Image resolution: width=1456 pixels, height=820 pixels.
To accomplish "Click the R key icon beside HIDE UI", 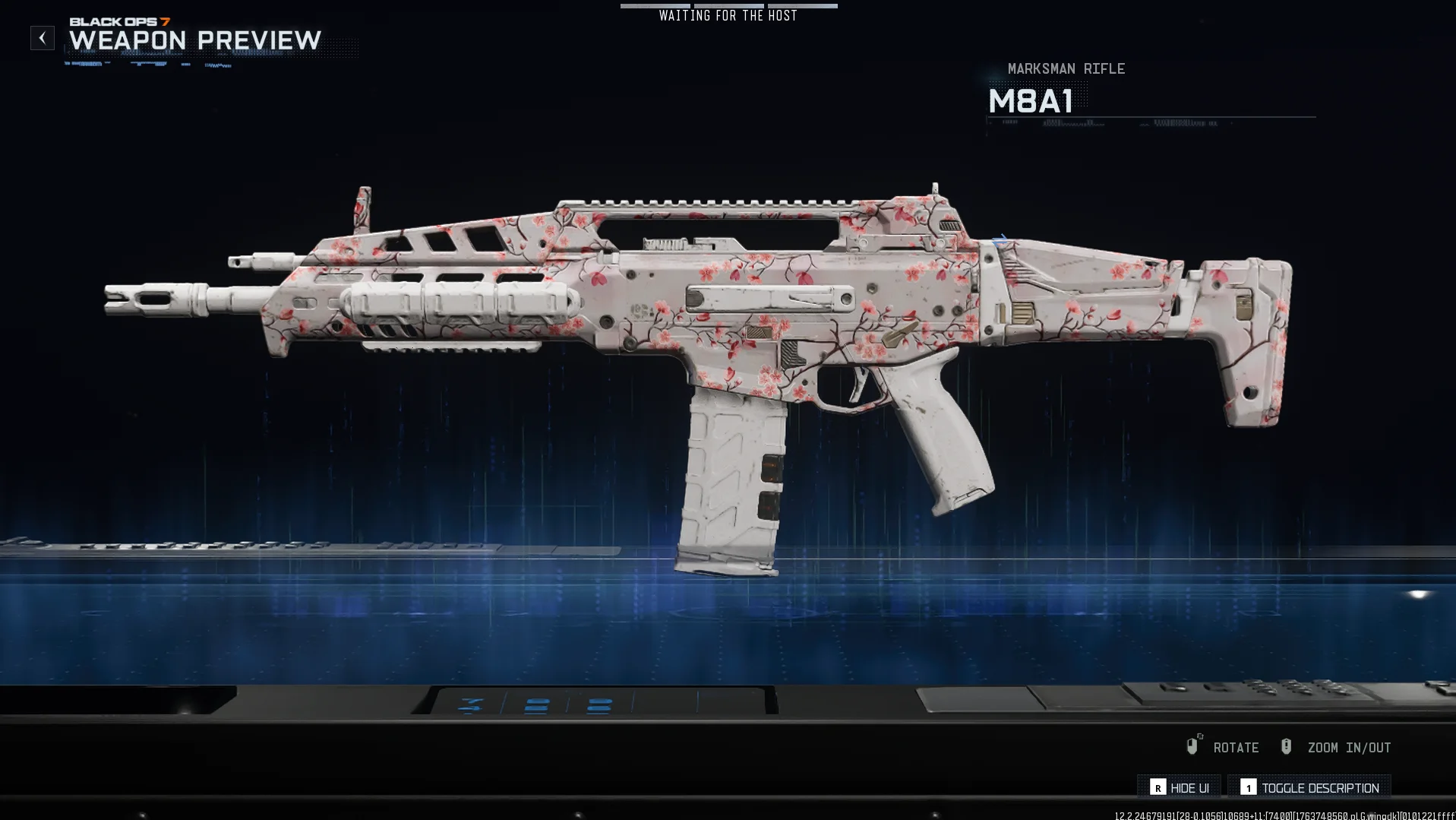I will [1158, 788].
